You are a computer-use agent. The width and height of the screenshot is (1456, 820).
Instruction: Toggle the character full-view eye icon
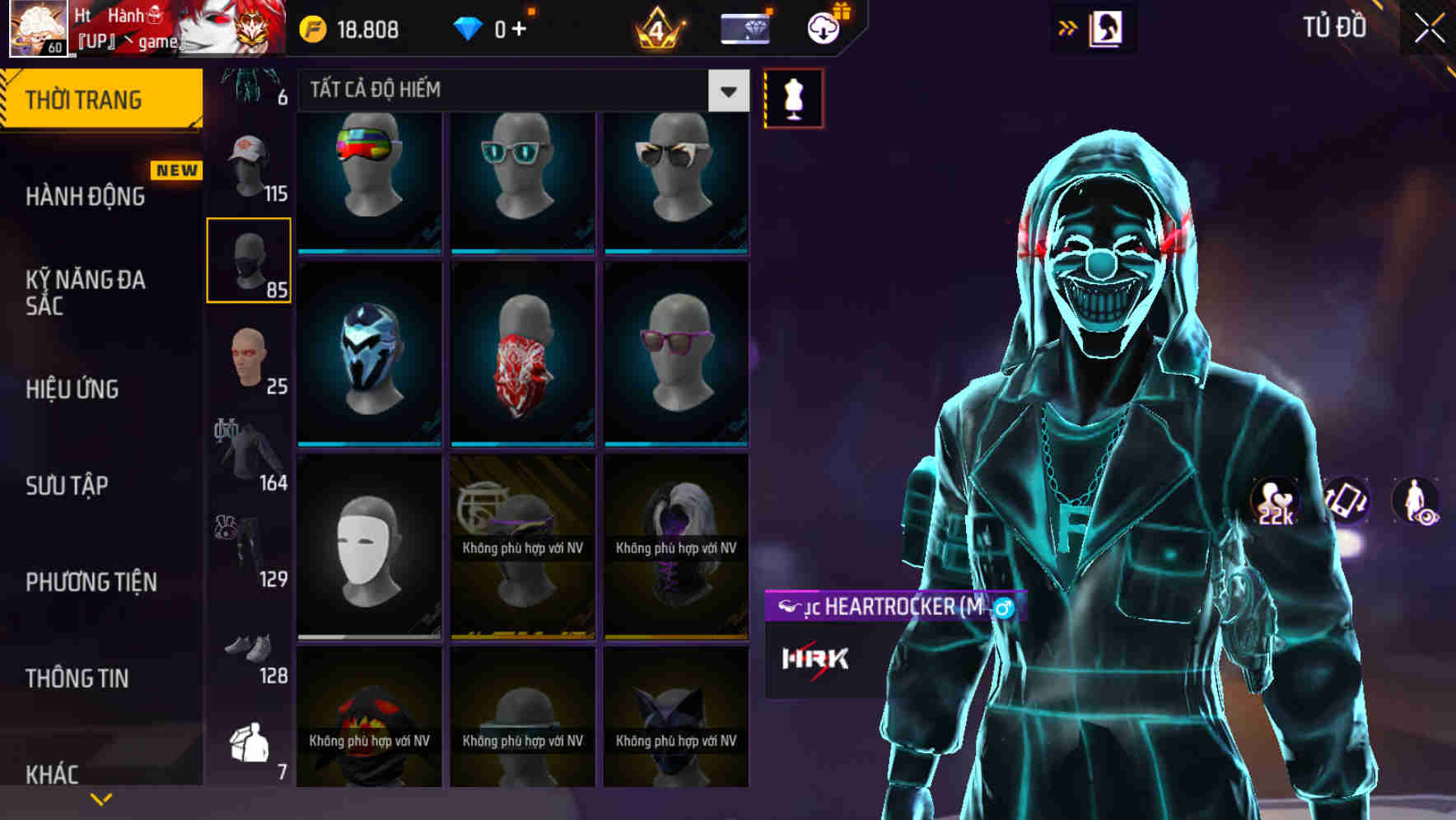[1418, 502]
